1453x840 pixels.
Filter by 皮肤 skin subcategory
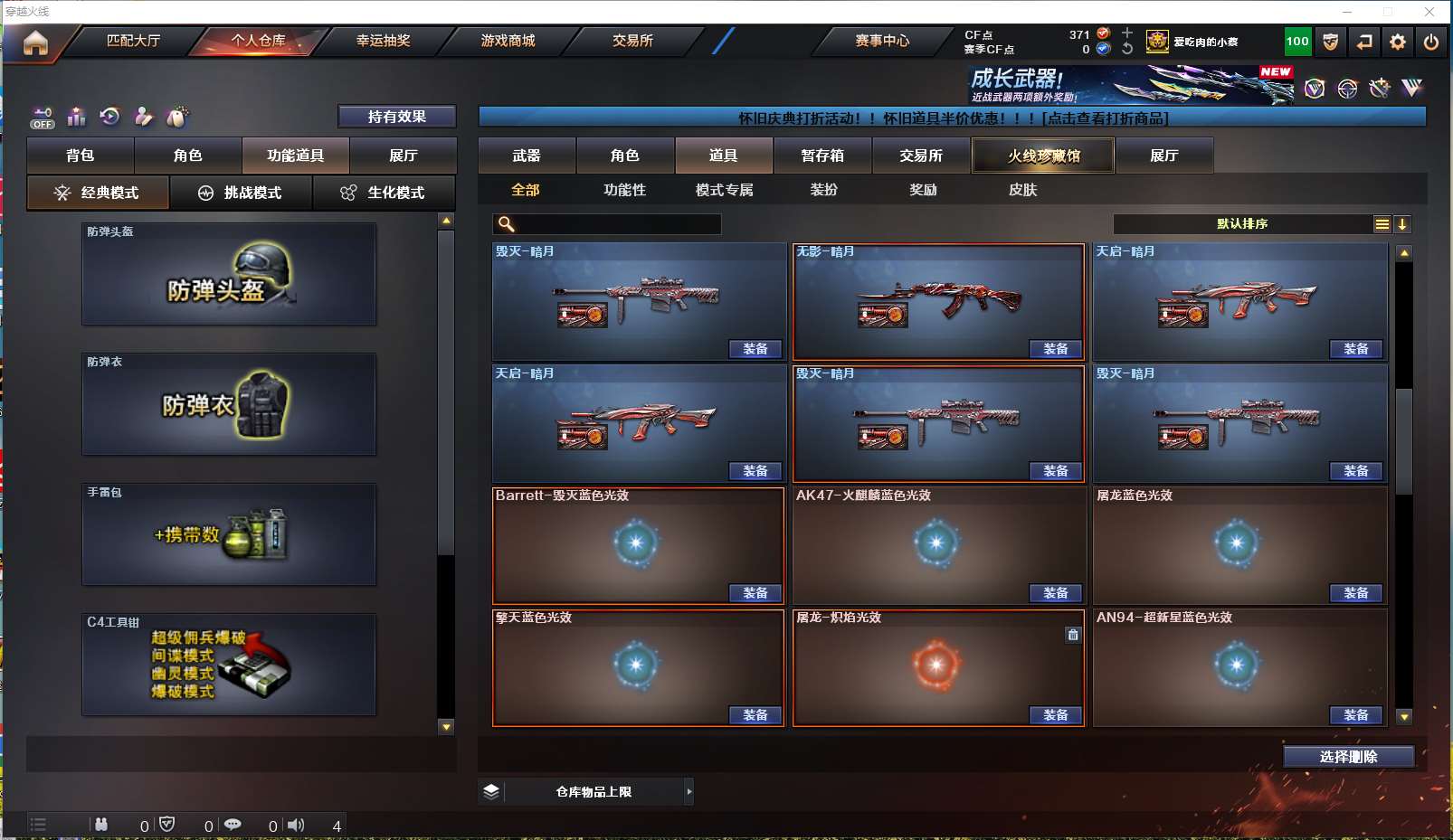pyautogui.click(x=1022, y=190)
